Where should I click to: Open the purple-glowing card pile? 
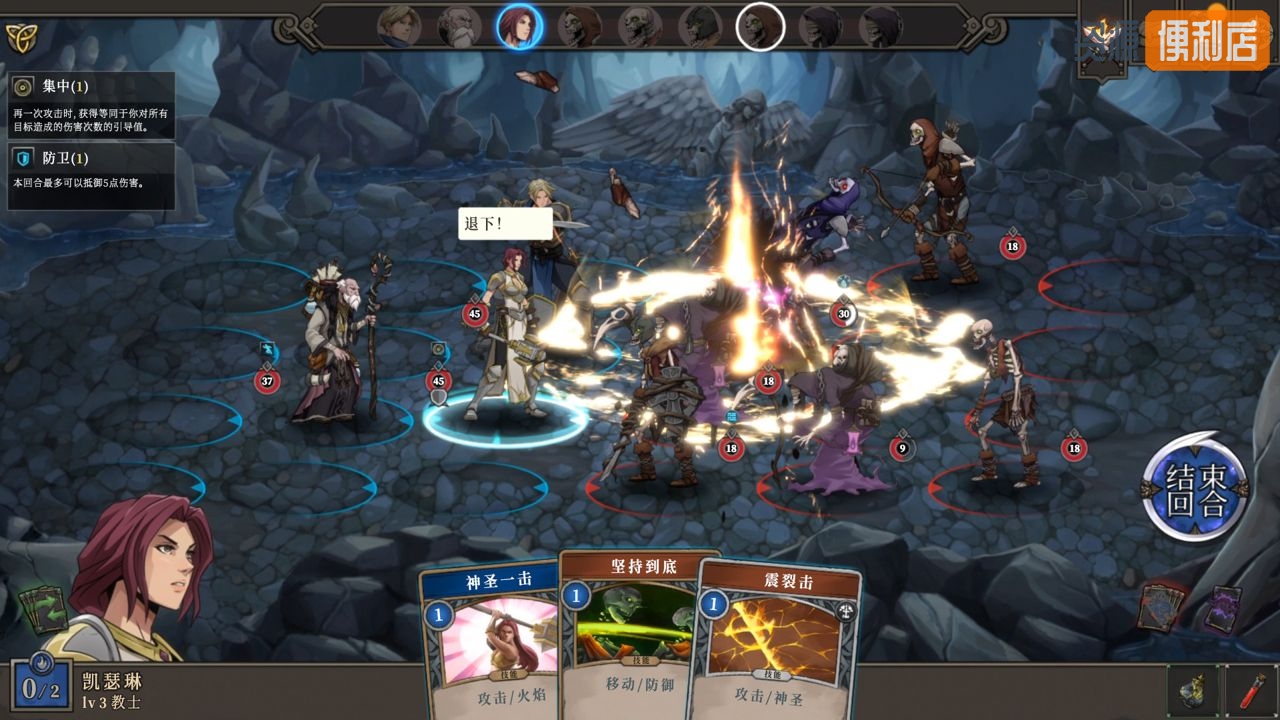(1222, 607)
